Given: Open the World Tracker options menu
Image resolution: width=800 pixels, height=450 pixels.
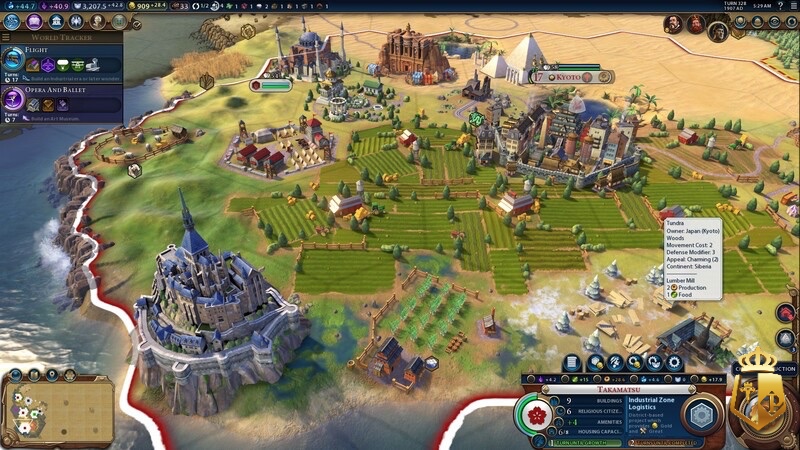Looking at the screenshot, I should tap(7, 37).
